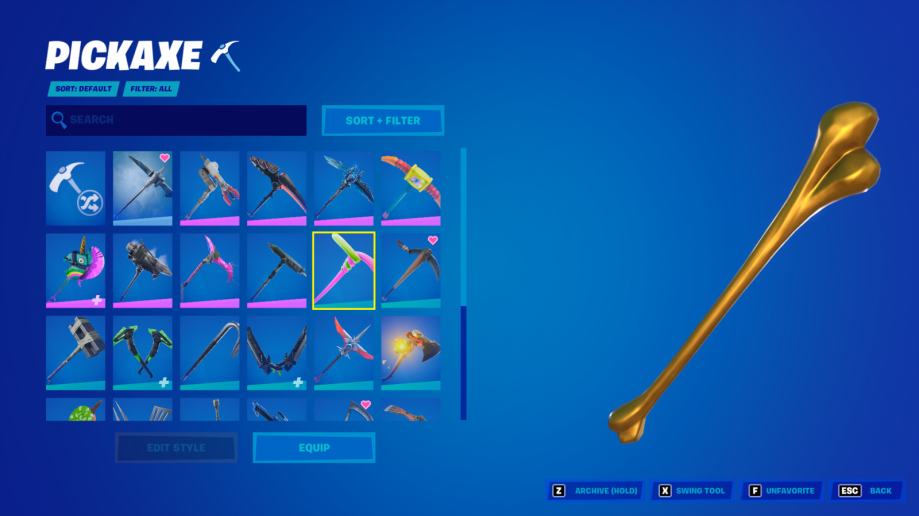Activate the Swing Tool preview

click(692, 491)
